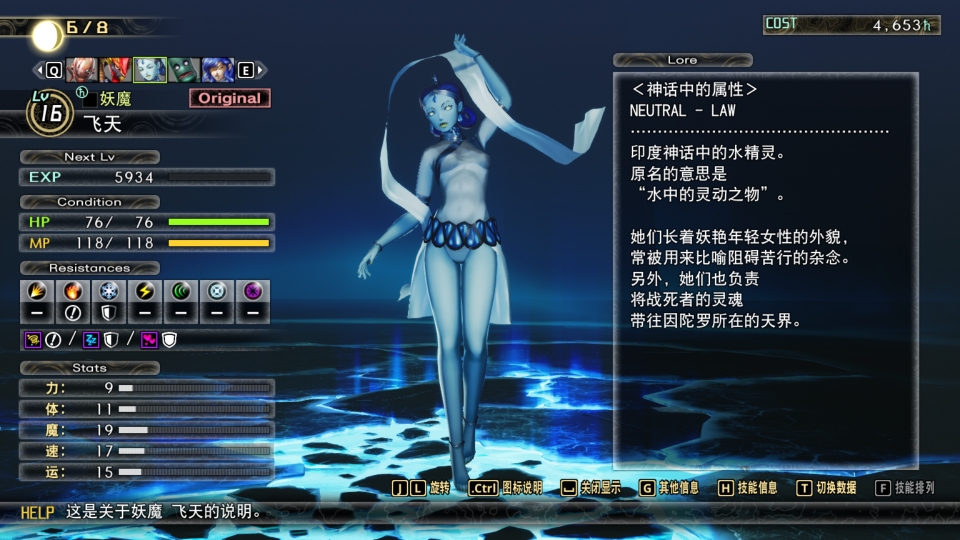The image size is (960, 540).
Task: Select the purple dark resistance icon
Action: coord(252,292)
